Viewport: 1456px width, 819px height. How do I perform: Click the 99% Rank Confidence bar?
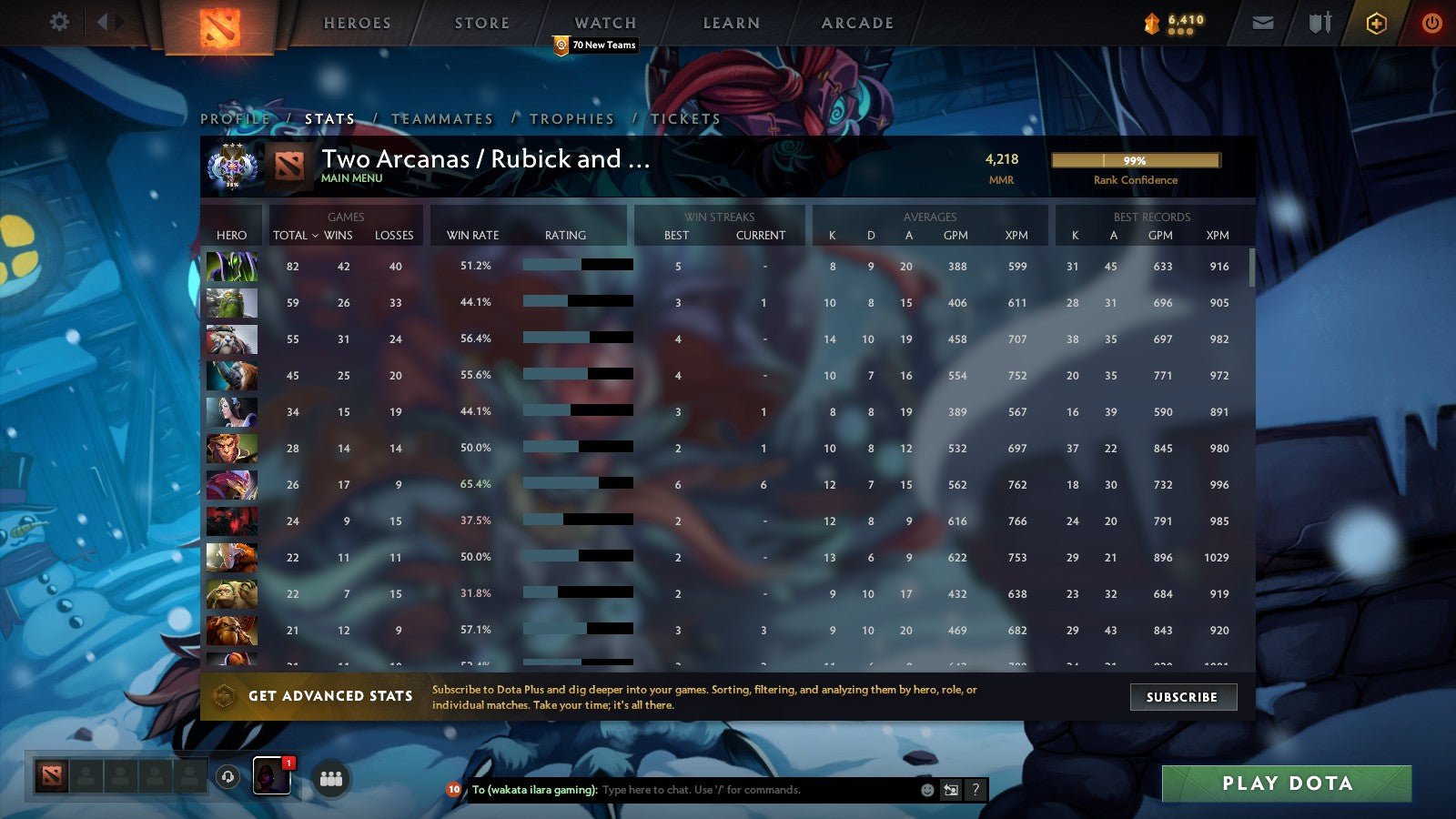(1136, 159)
